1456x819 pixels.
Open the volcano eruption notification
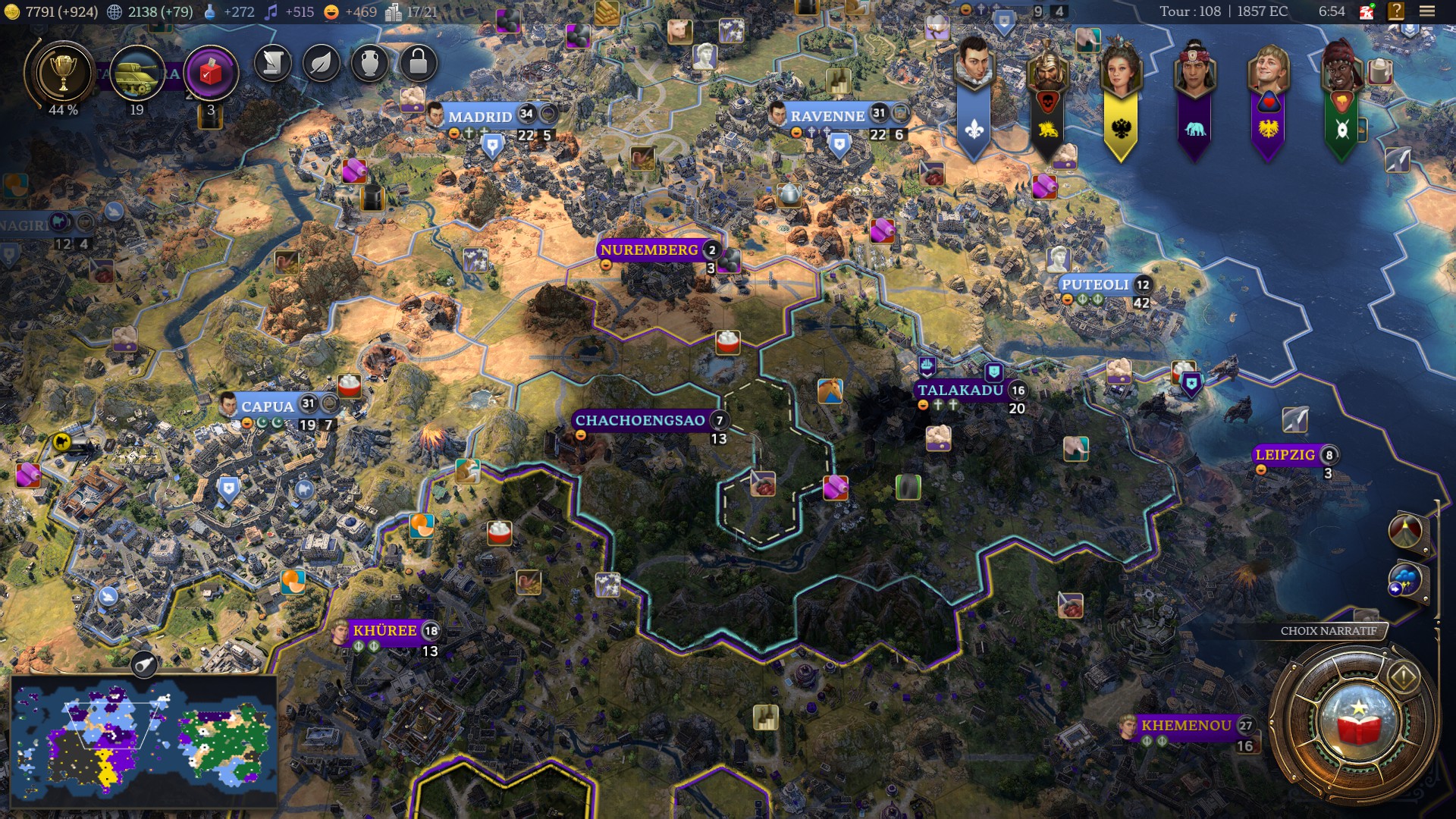pyautogui.click(x=1405, y=531)
